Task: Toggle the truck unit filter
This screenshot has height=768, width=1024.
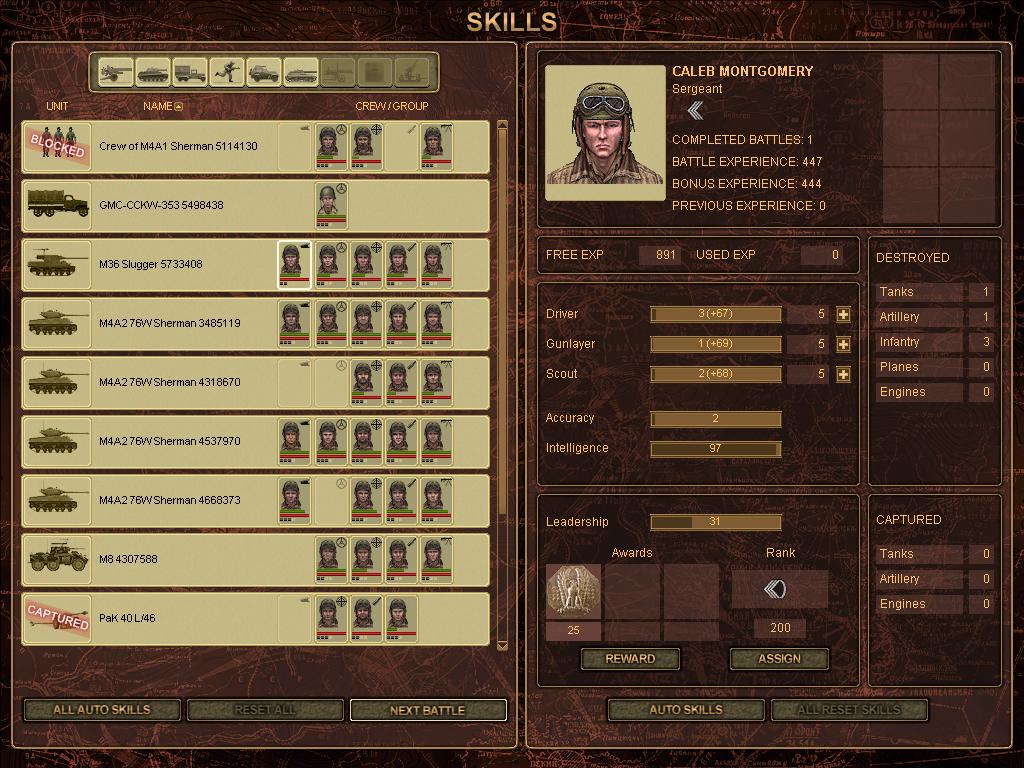Action: (x=189, y=72)
